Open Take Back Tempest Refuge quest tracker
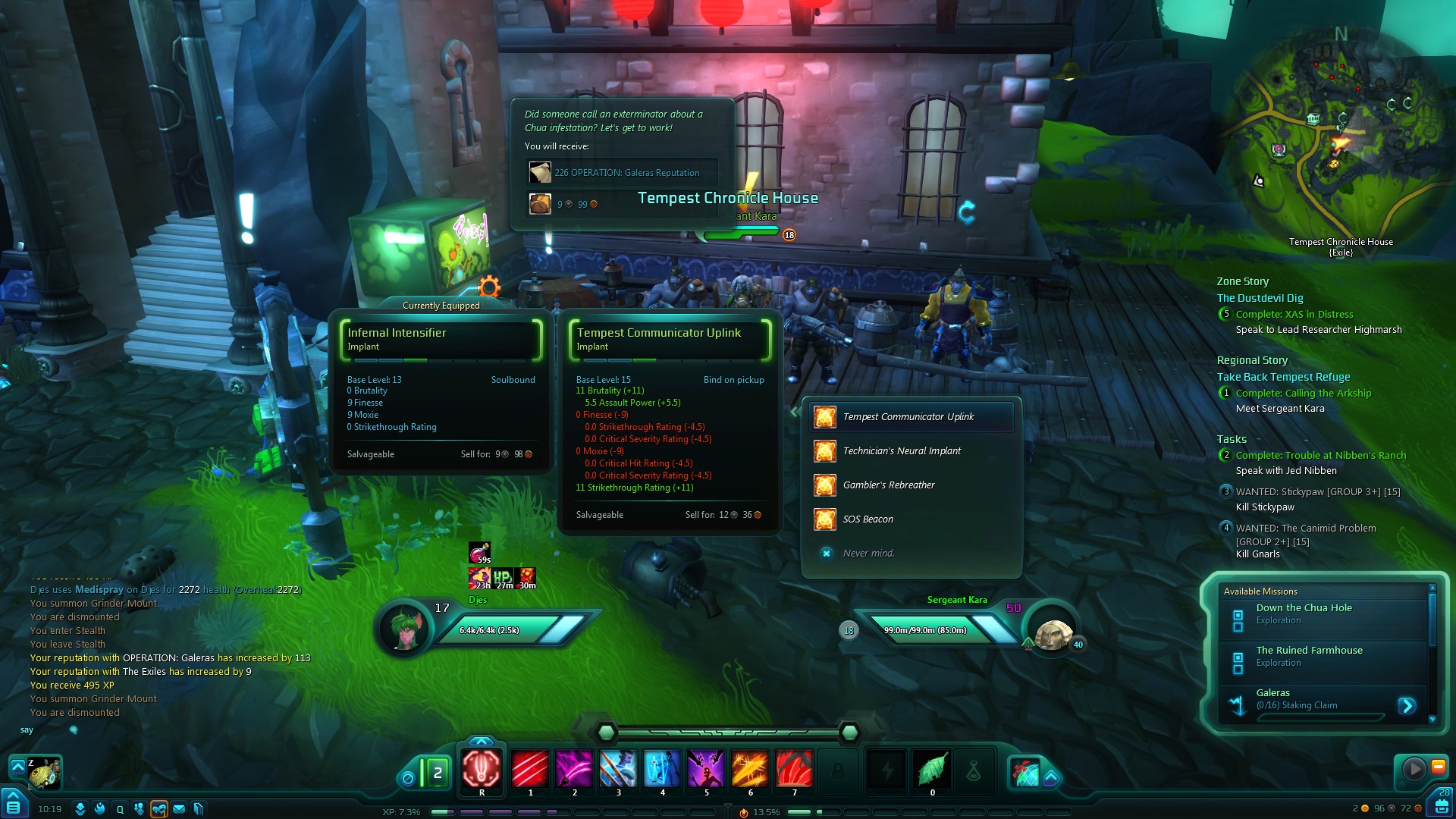This screenshot has width=1456, height=819. click(1283, 377)
